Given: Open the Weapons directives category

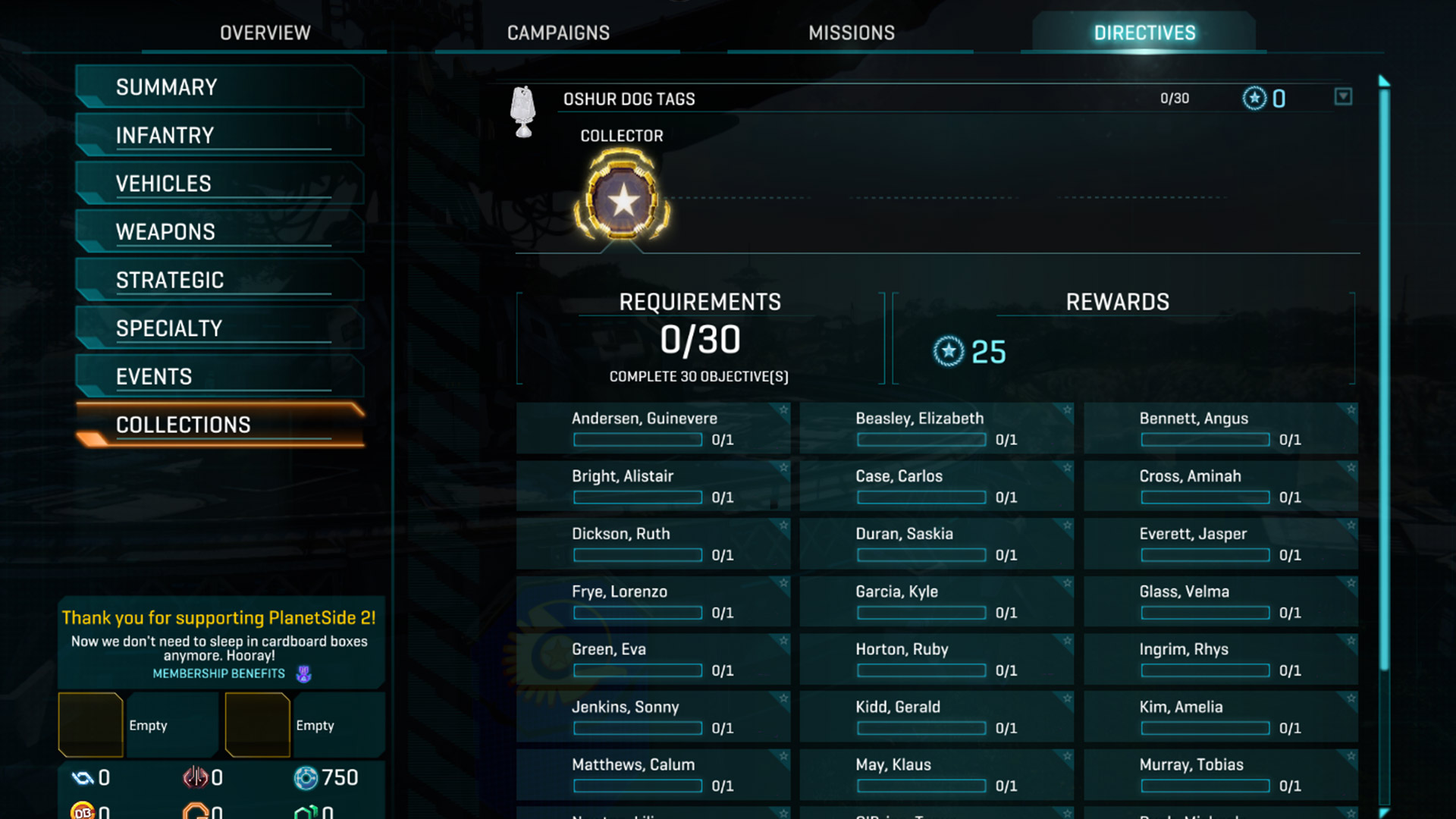Looking at the screenshot, I should (220, 232).
